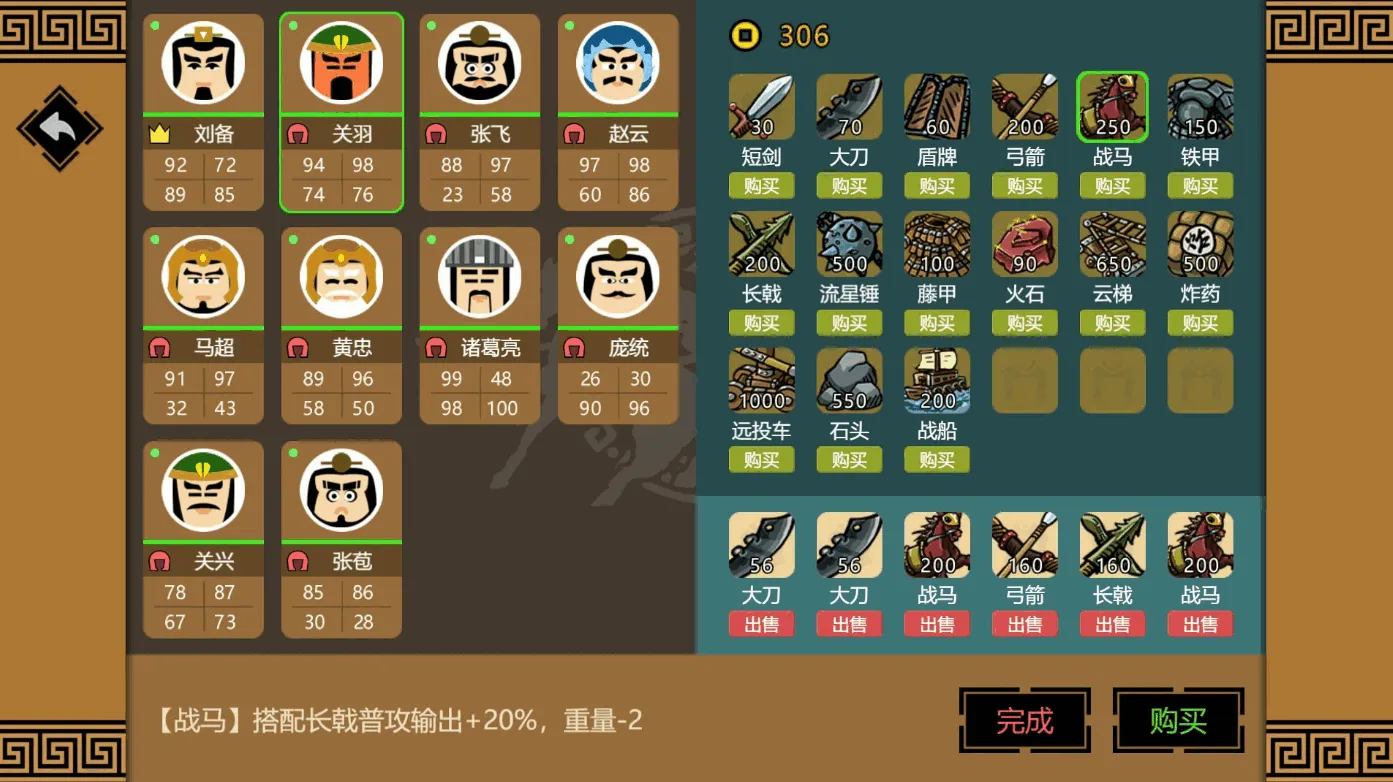Select the 炸药 explosives item icon

point(1199,243)
